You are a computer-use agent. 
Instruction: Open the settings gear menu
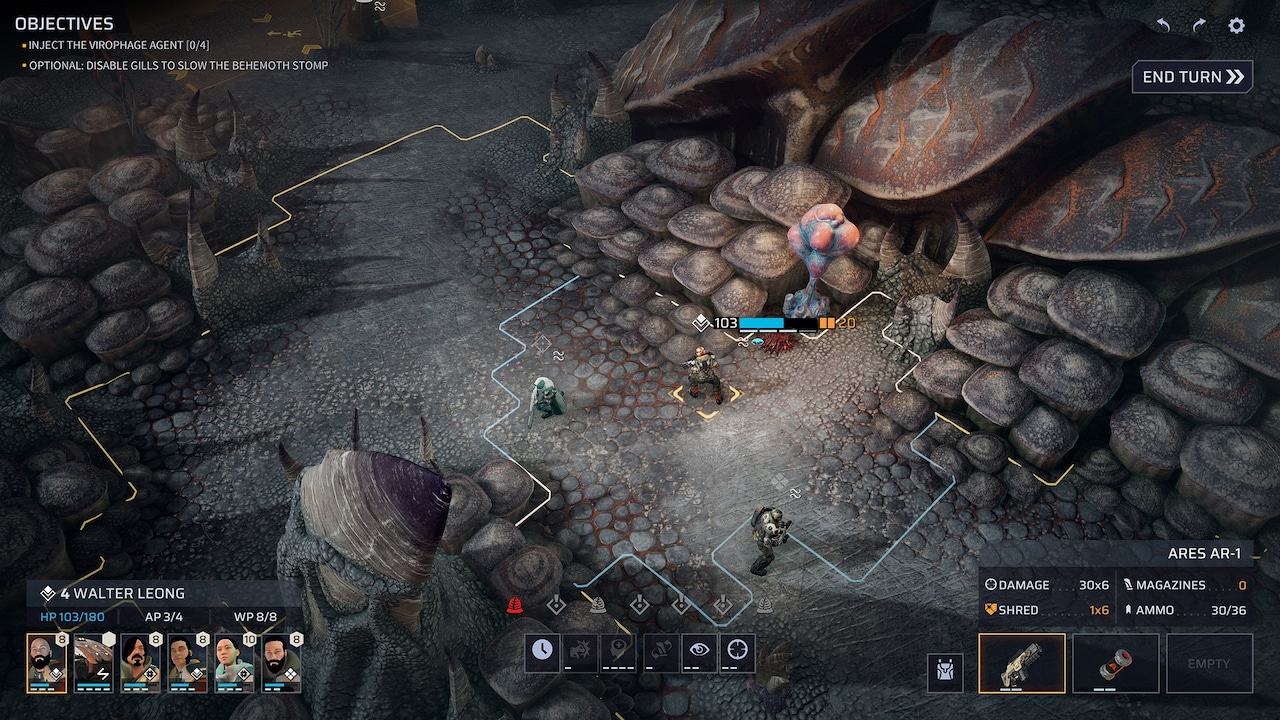(x=1237, y=26)
